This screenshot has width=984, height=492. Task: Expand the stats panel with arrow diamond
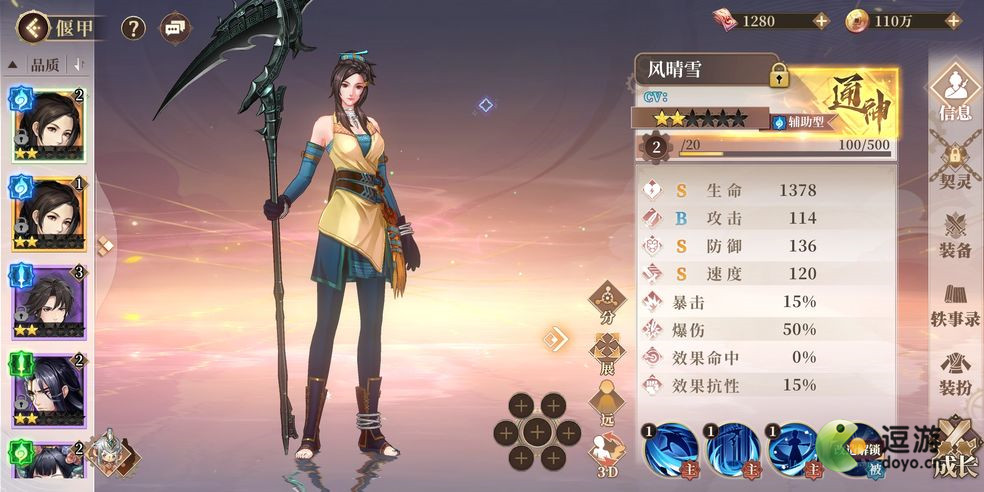[555, 339]
